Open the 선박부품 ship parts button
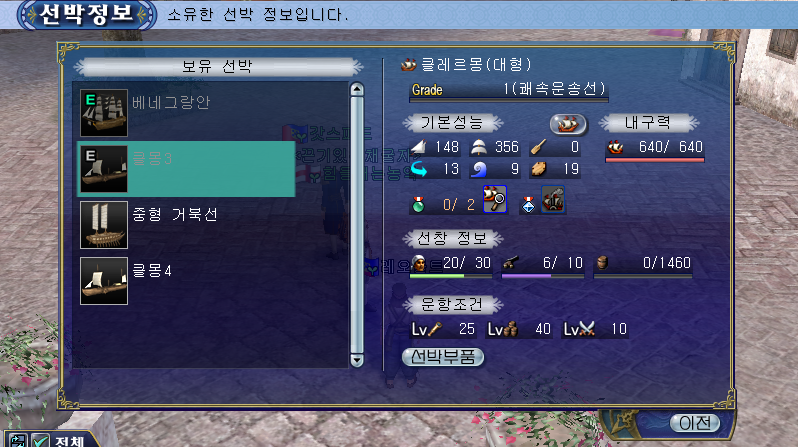Screen dimensions: 798x447 [x=442, y=356]
